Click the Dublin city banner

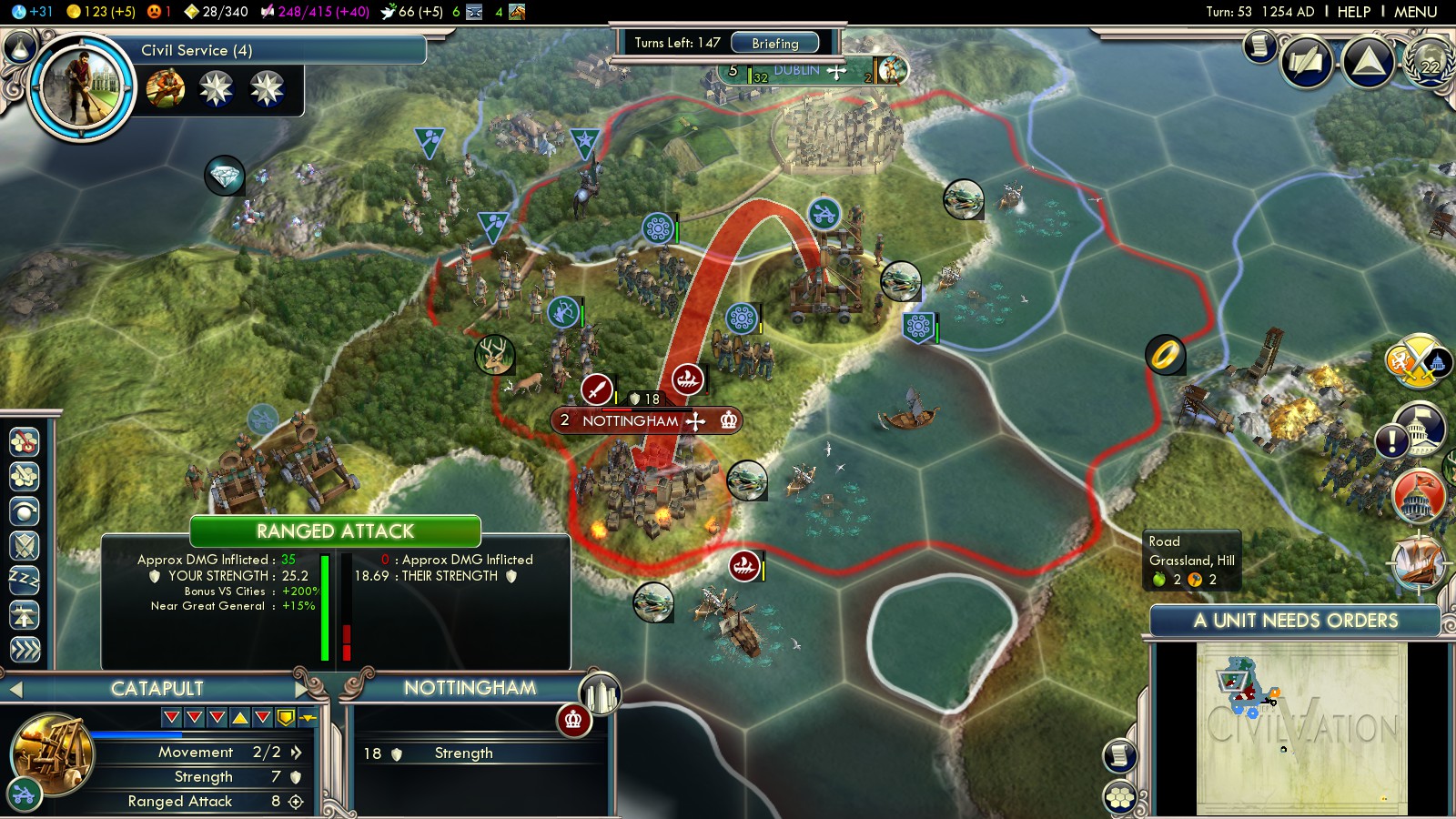click(x=797, y=71)
